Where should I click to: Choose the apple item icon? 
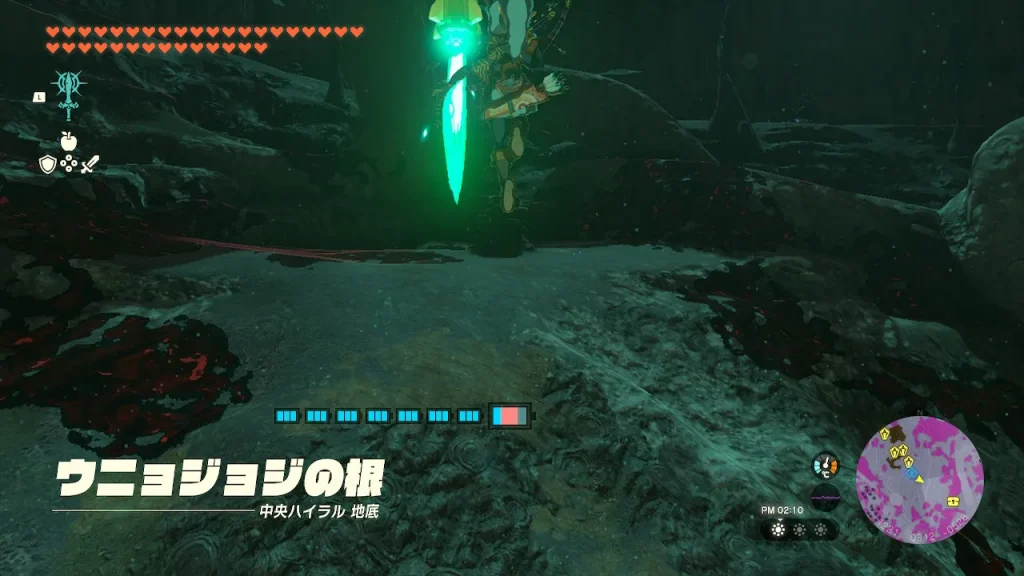pos(69,141)
